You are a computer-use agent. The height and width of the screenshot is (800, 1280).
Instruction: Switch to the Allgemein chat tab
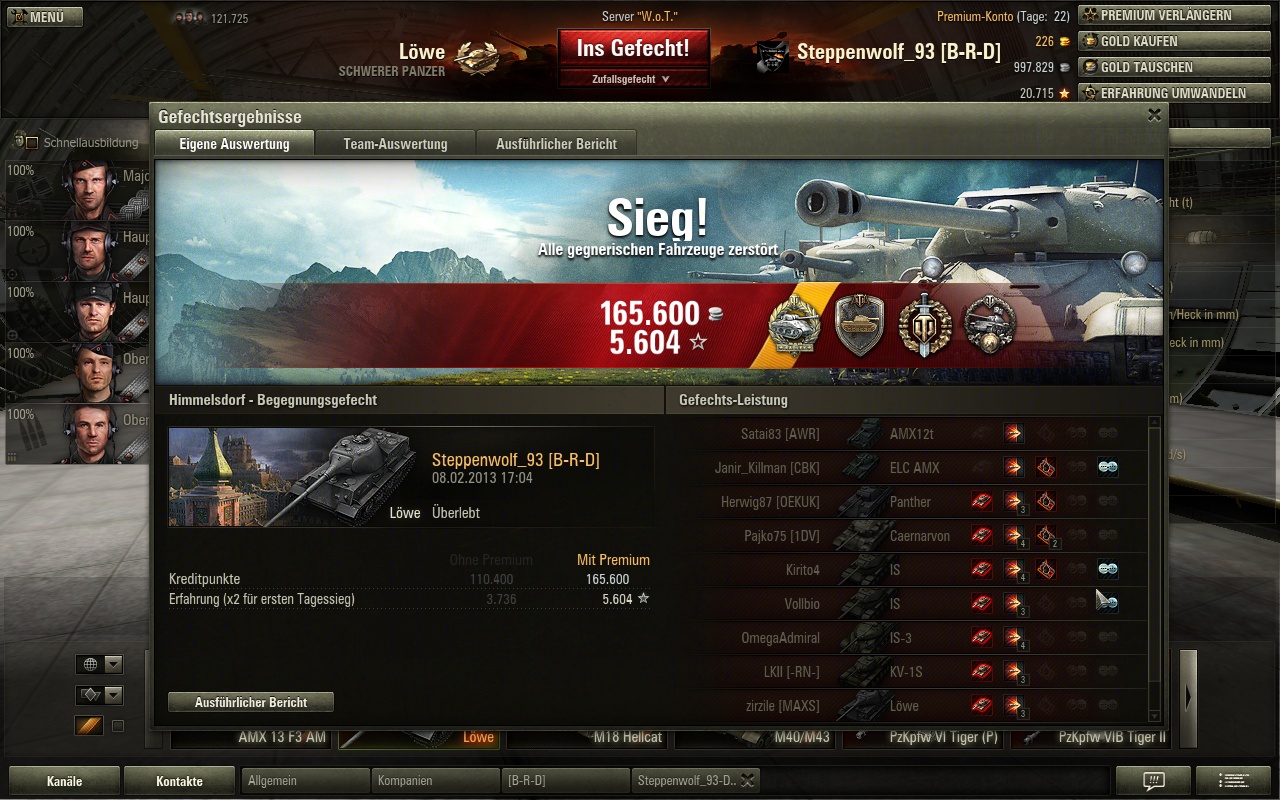tap(304, 781)
